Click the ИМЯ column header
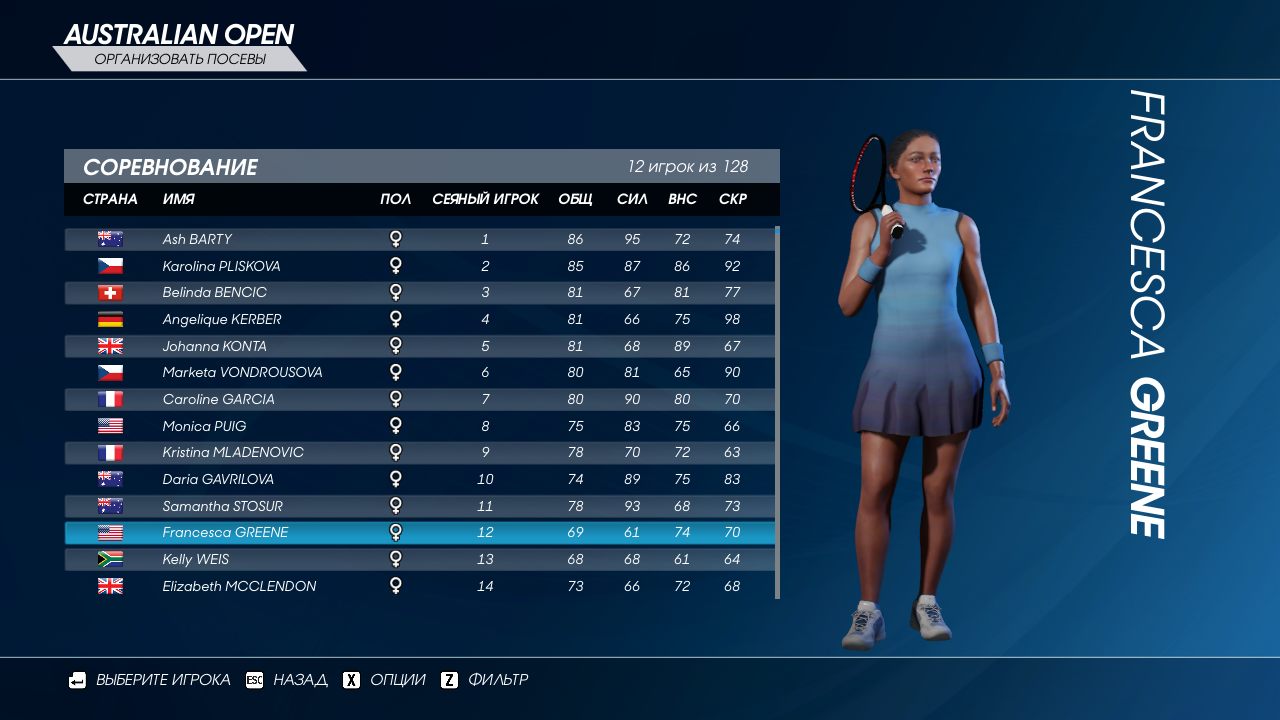The image size is (1280, 720). (x=176, y=199)
